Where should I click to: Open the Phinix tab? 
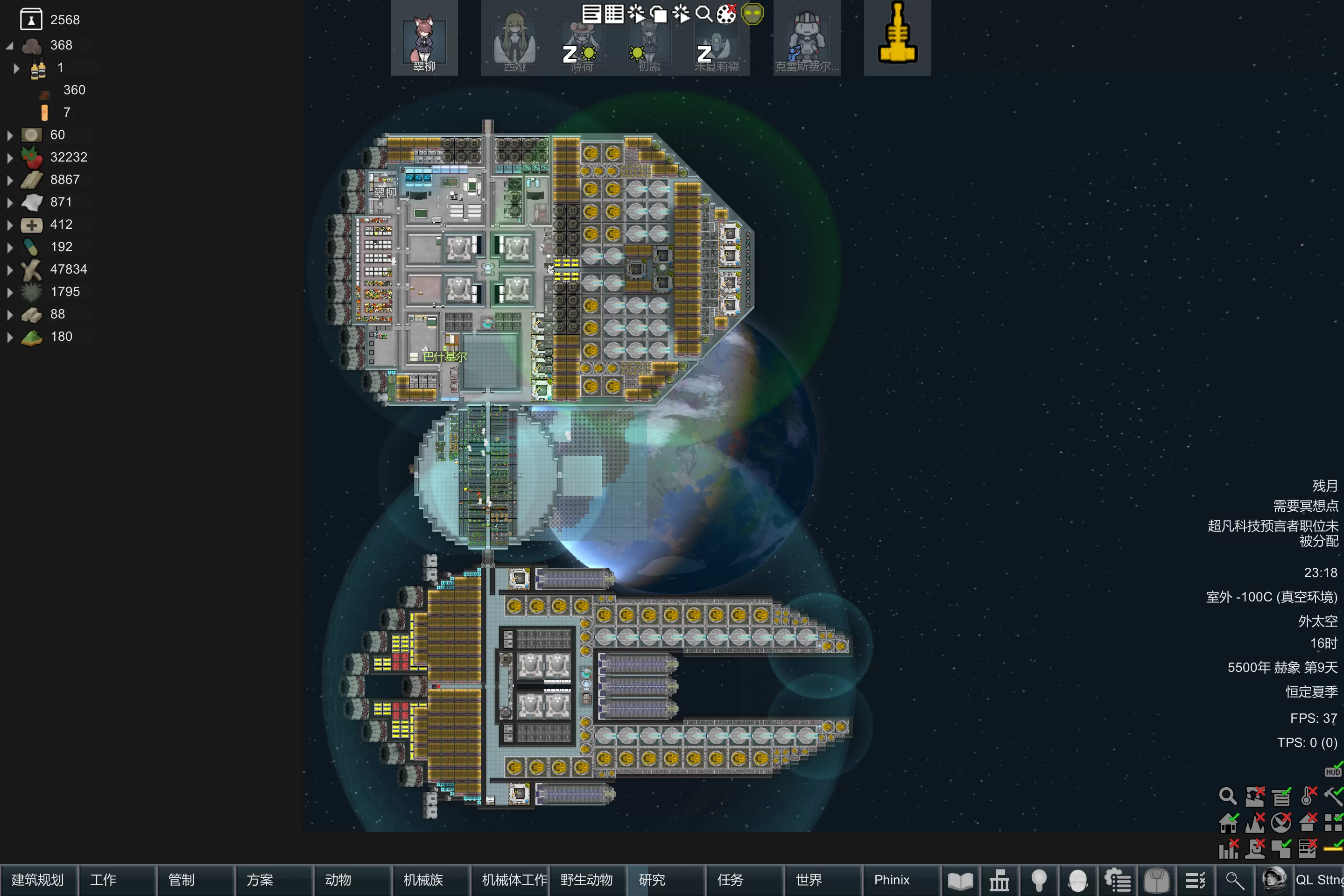(x=900, y=880)
